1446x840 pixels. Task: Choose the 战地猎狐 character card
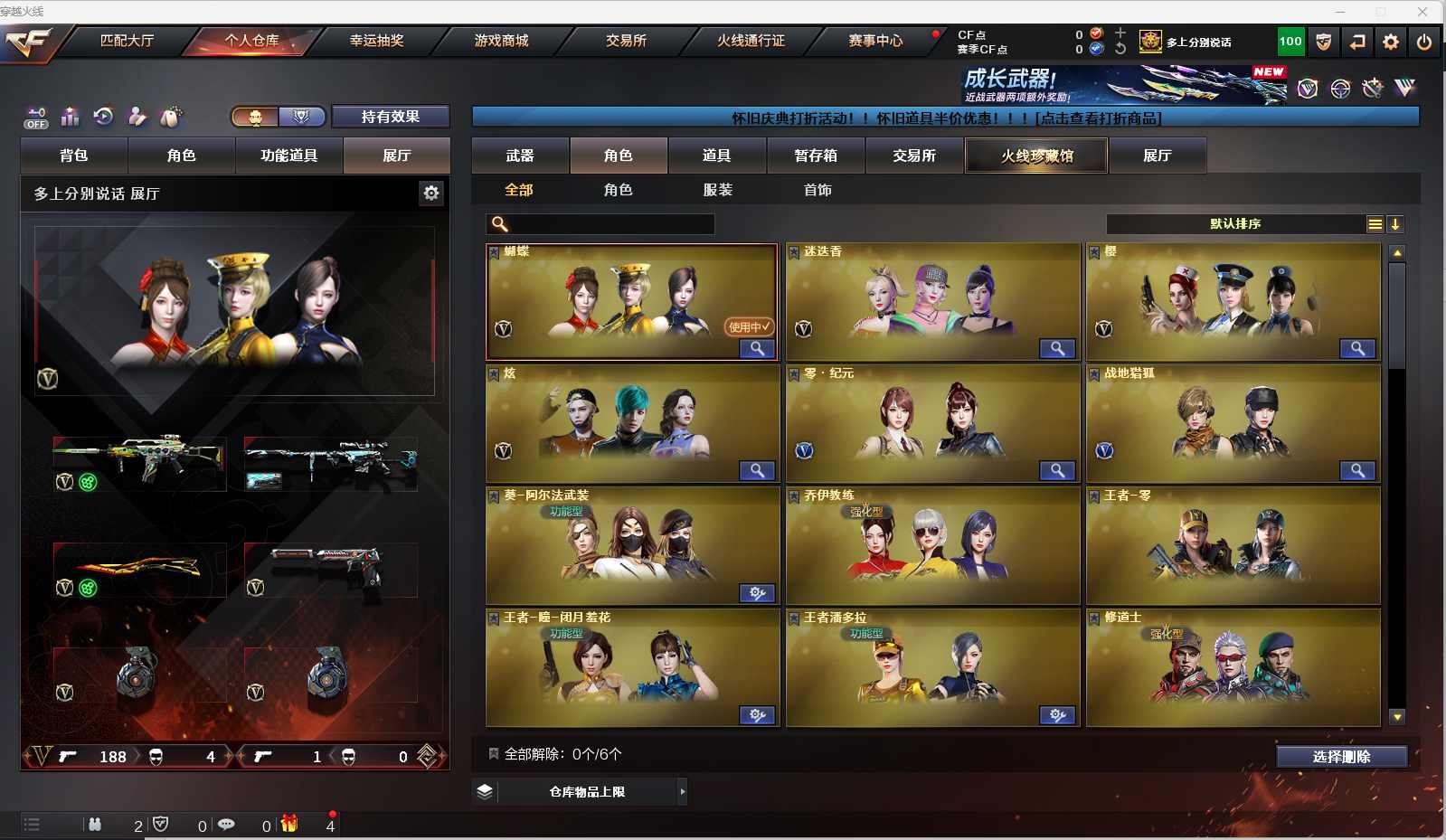point(1233,425)
